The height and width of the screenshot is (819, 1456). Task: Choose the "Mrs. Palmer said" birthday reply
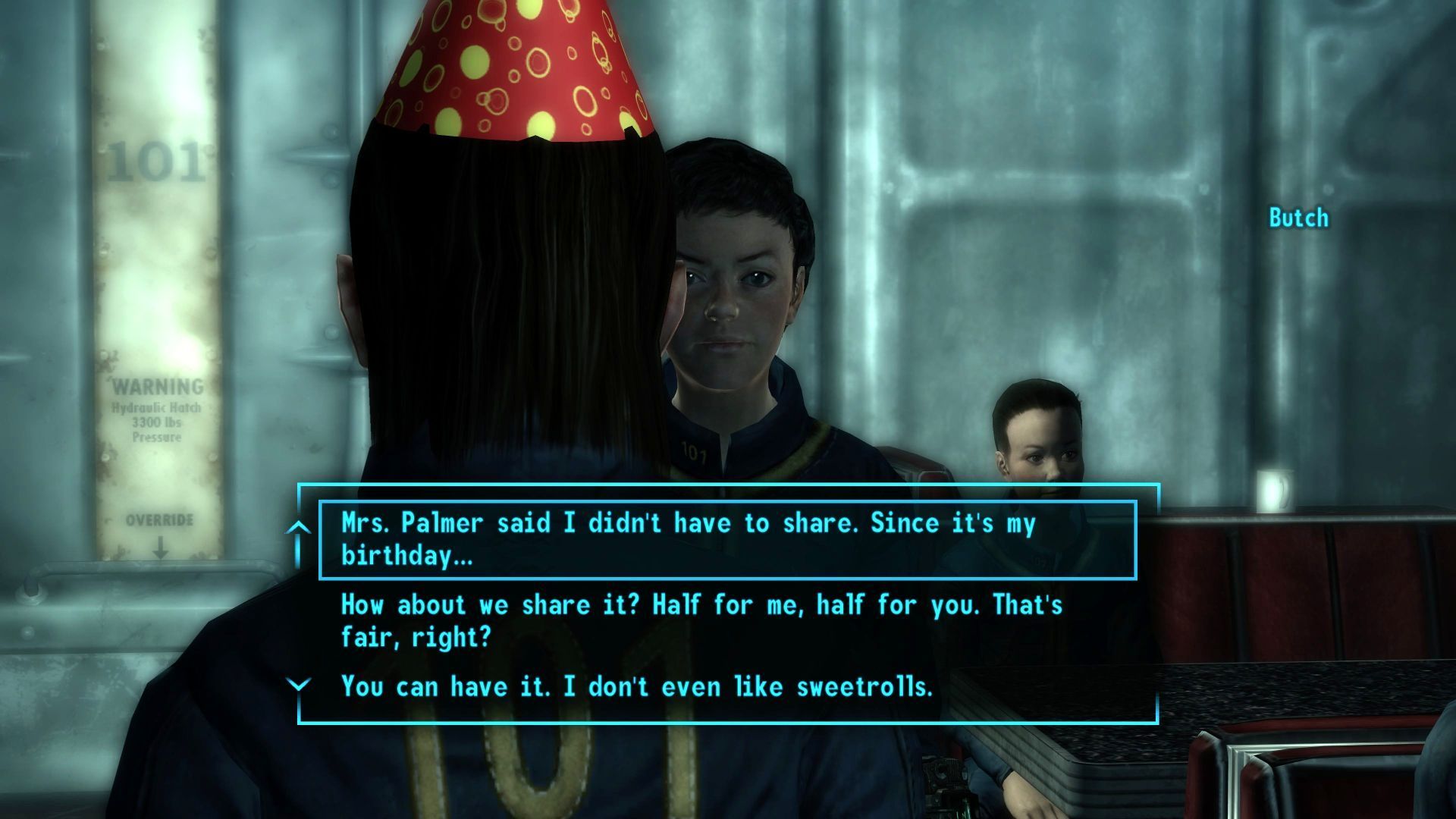coord(688,539)
